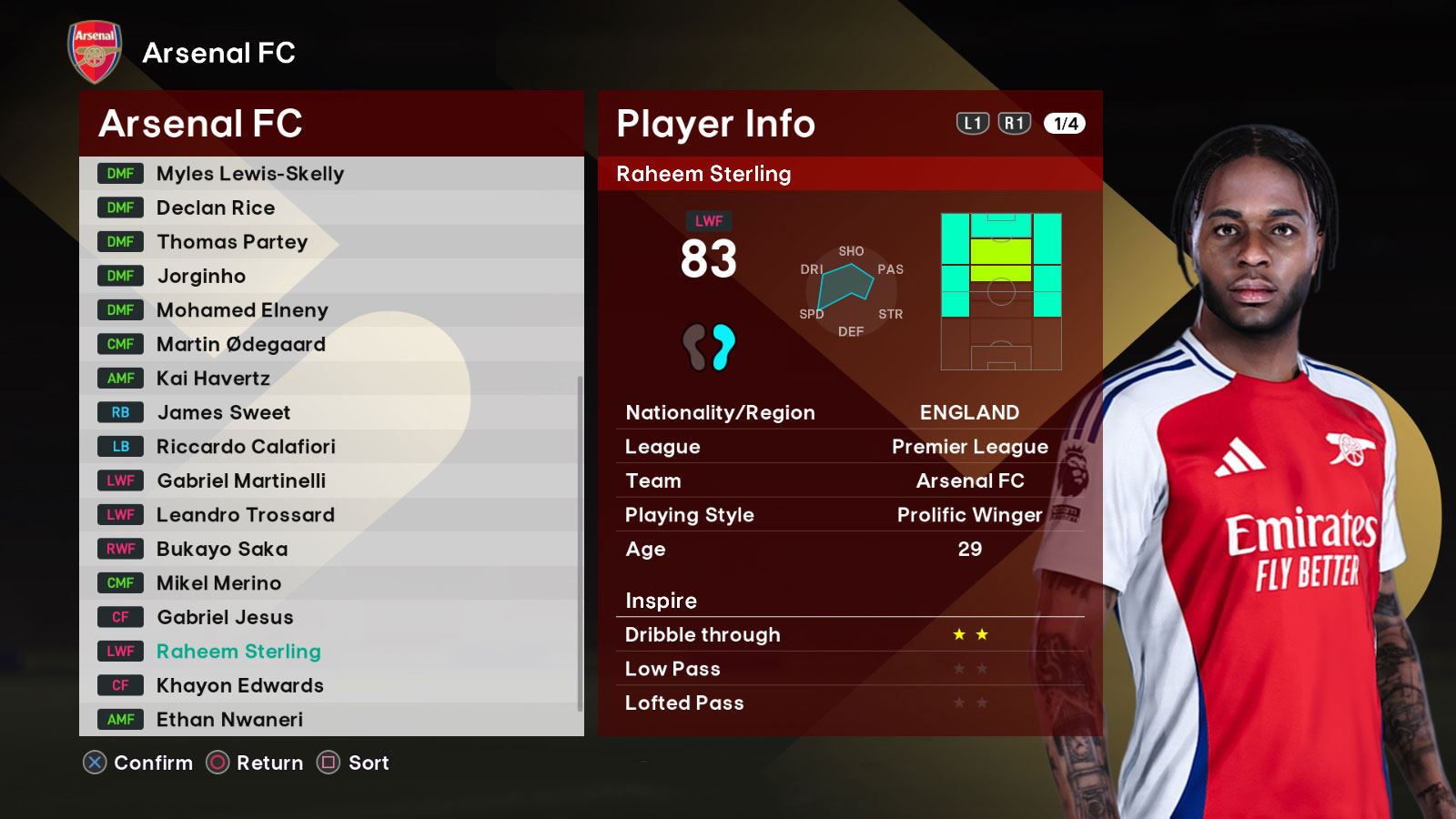1456x819 pixels.
Task: Click the 1/4 Player Info page indicator
Action: click(1065, 124)
